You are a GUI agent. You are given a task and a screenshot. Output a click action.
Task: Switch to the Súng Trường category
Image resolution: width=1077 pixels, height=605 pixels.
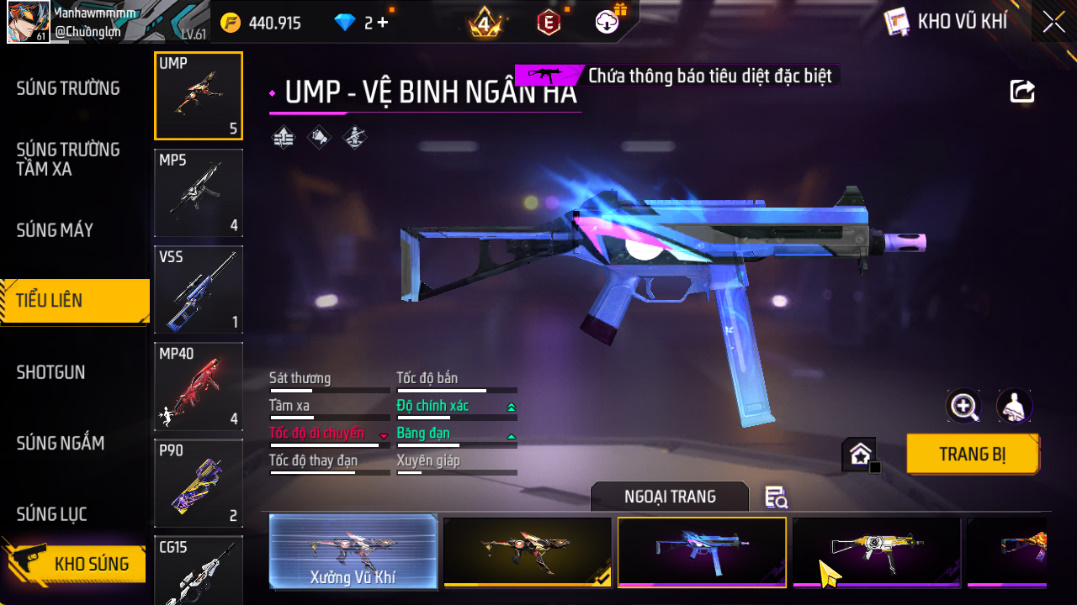(x=68, y=89)
